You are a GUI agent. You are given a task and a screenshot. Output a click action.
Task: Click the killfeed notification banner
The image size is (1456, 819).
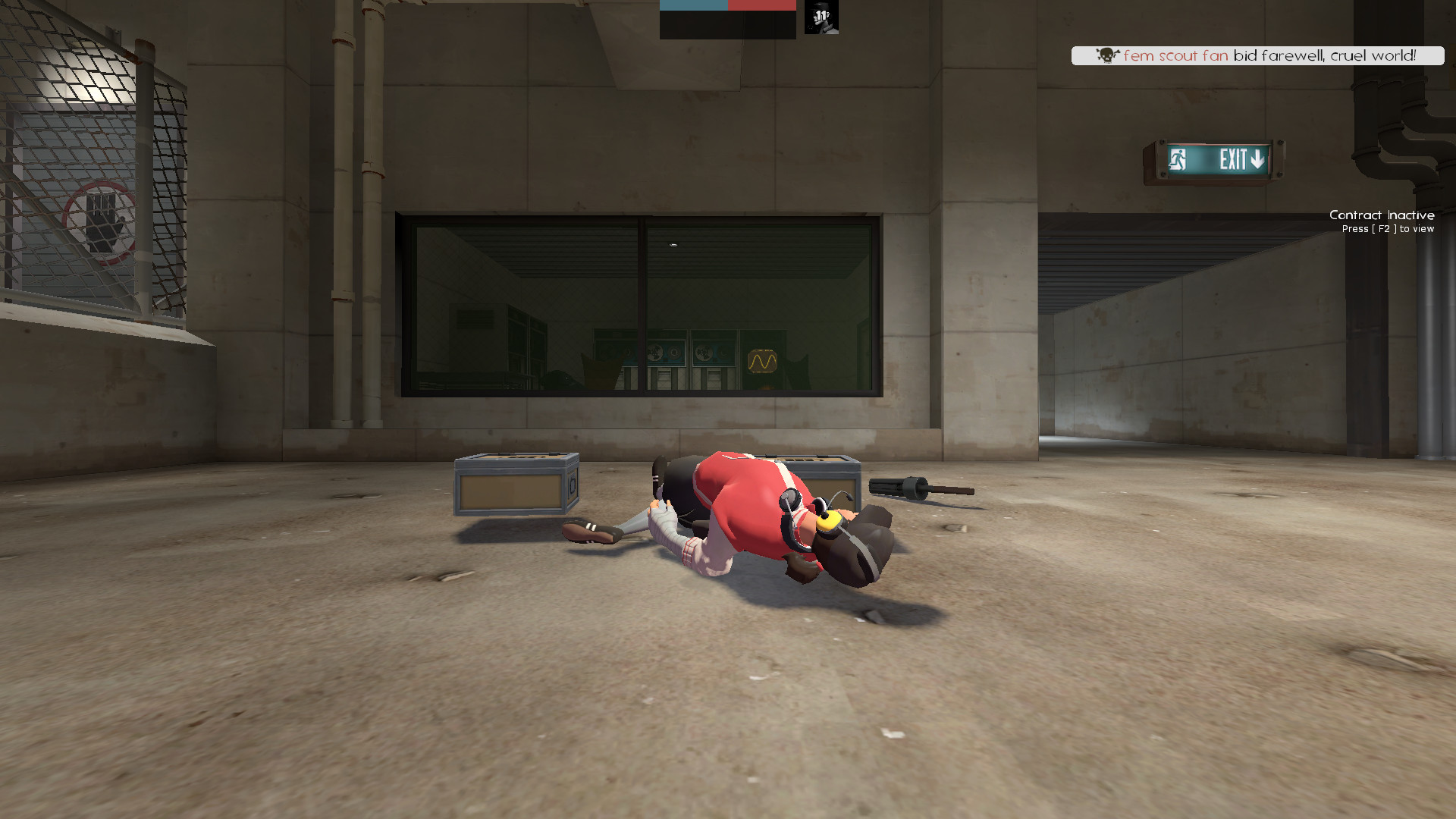coord(1259,55)
